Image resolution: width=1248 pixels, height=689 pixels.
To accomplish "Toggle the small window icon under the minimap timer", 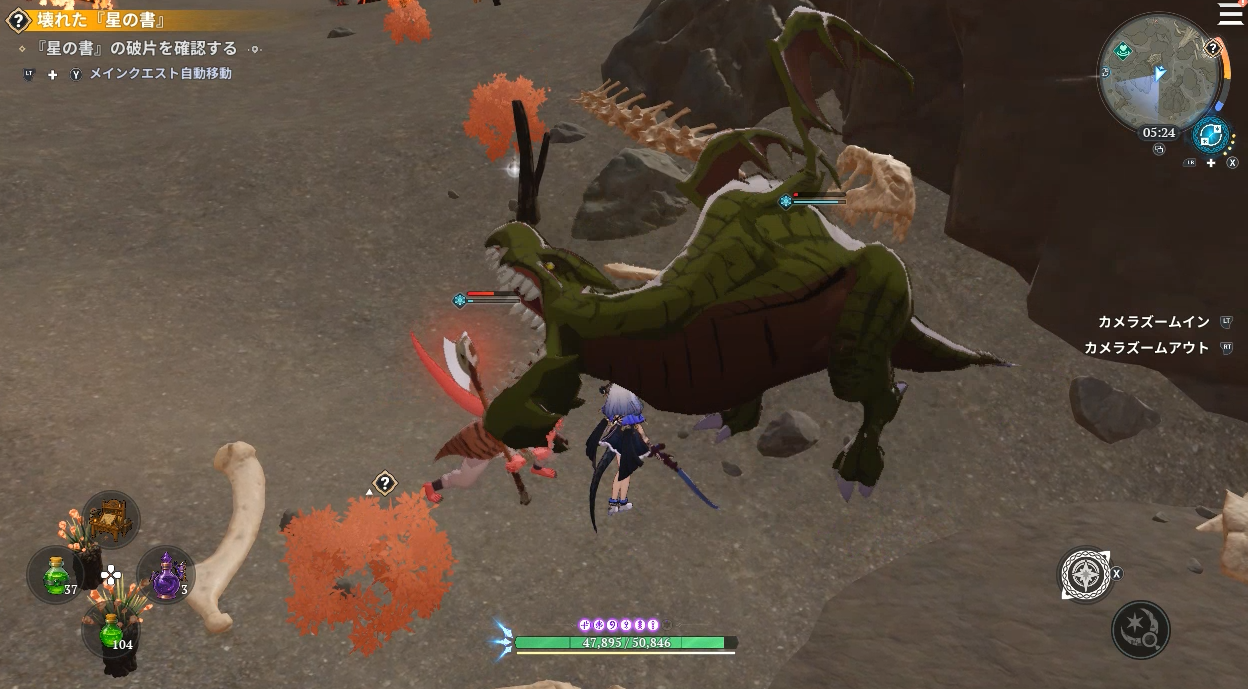I will tap(1159, 149).
